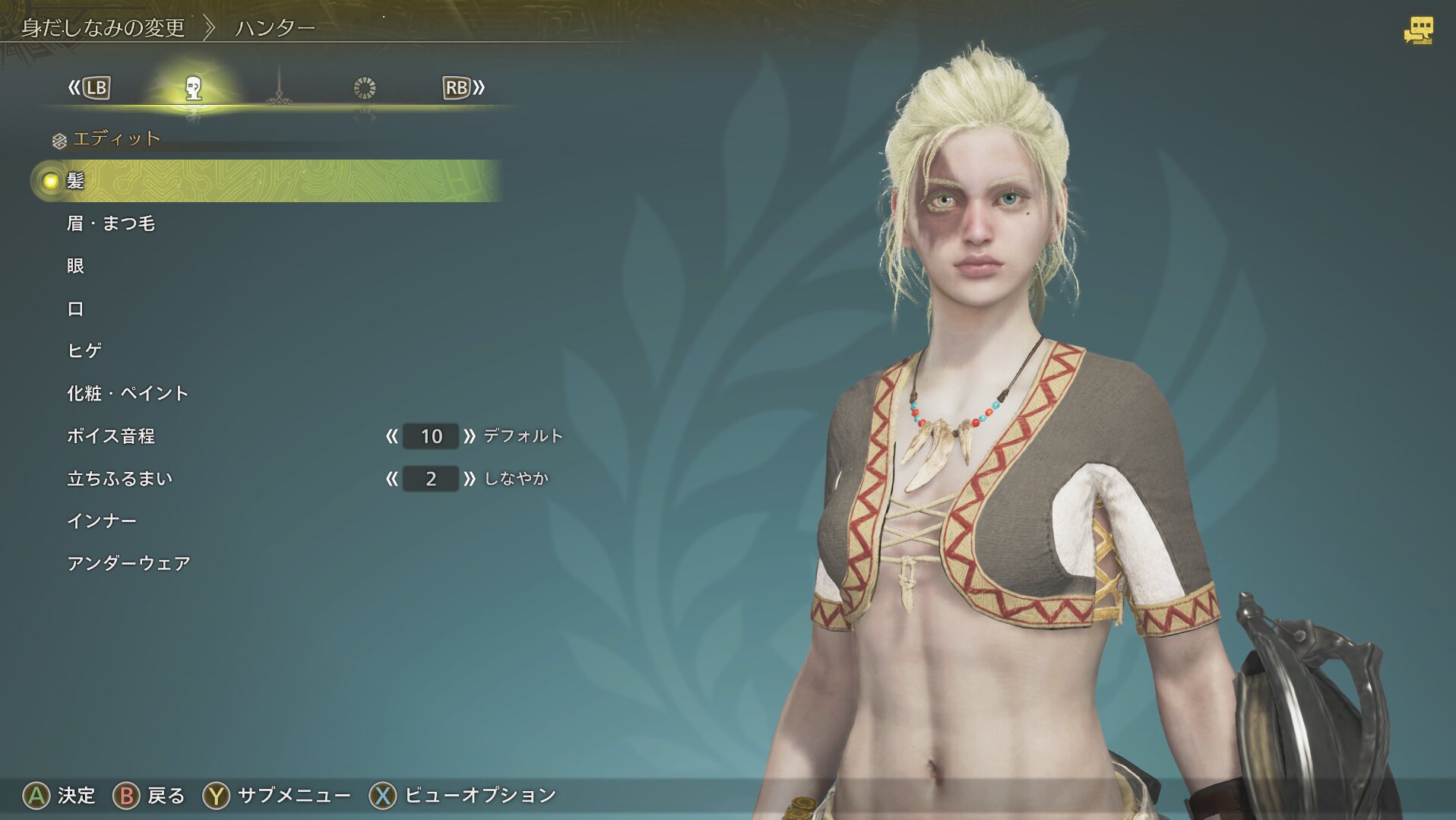Image resolution: width=1456 pixels, height=820 pixels.
Task: Select the ボイス音程 voice pitch row
Action: click(111, 435)
